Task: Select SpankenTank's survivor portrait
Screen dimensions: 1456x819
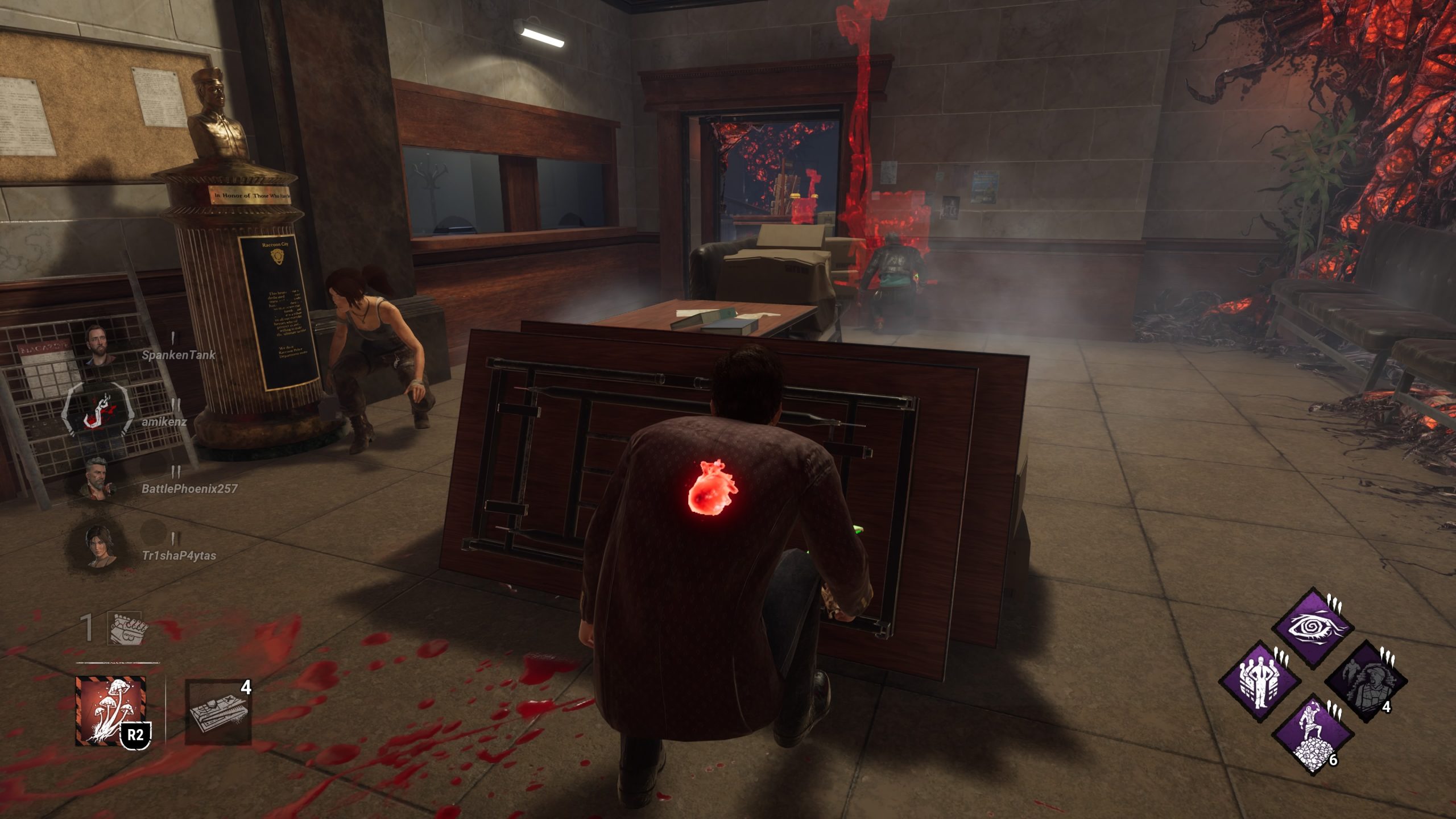Action: [x=99, y=345]
